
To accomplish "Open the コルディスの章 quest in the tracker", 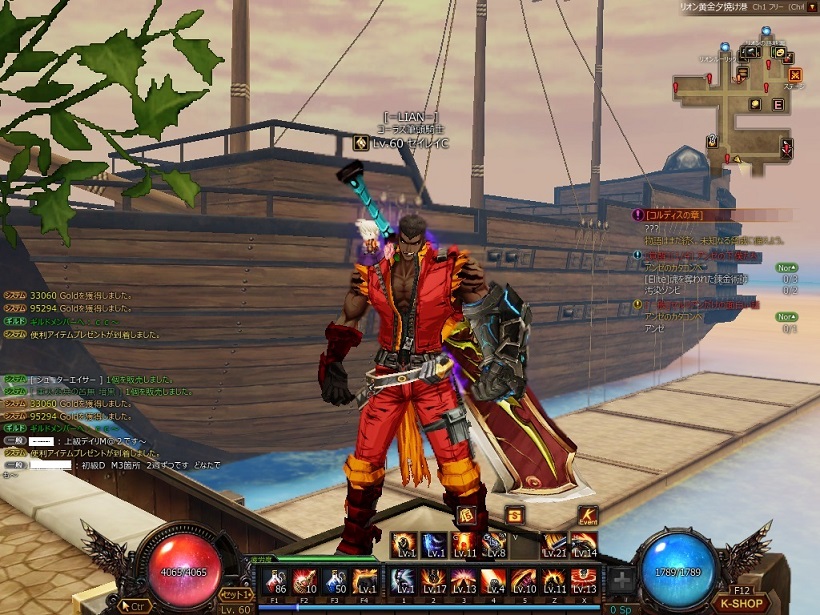I will [676, 214].
